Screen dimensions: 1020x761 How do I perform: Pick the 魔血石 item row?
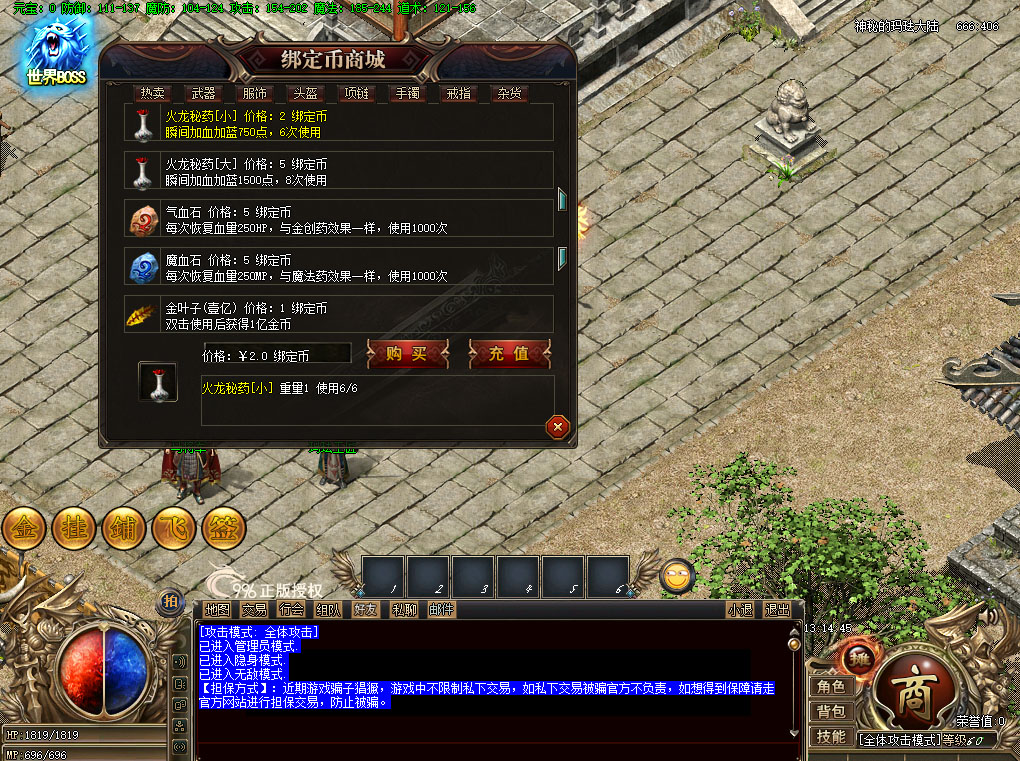(340, 267)
